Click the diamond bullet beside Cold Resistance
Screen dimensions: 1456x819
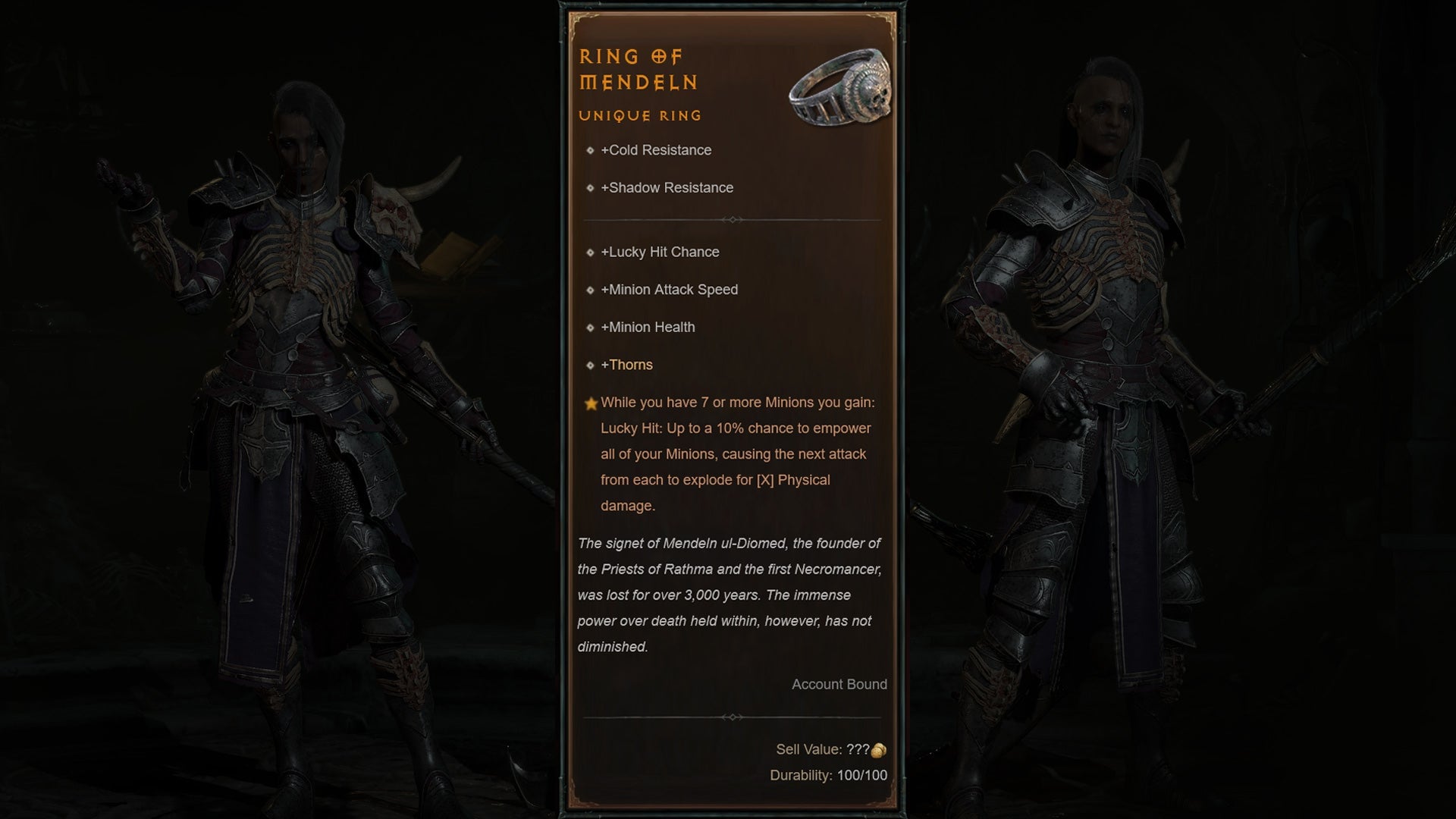(x=591, y=150)
